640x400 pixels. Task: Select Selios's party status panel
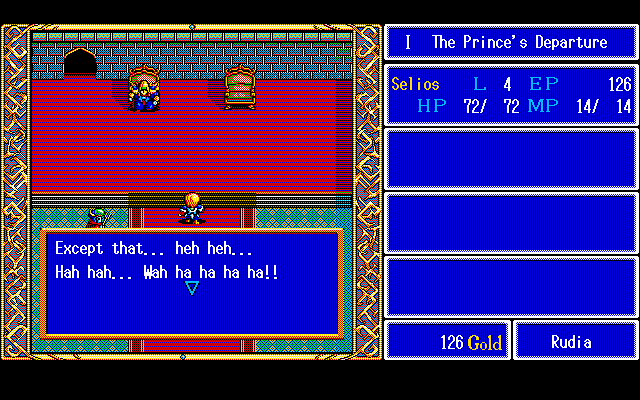(511, 95)
